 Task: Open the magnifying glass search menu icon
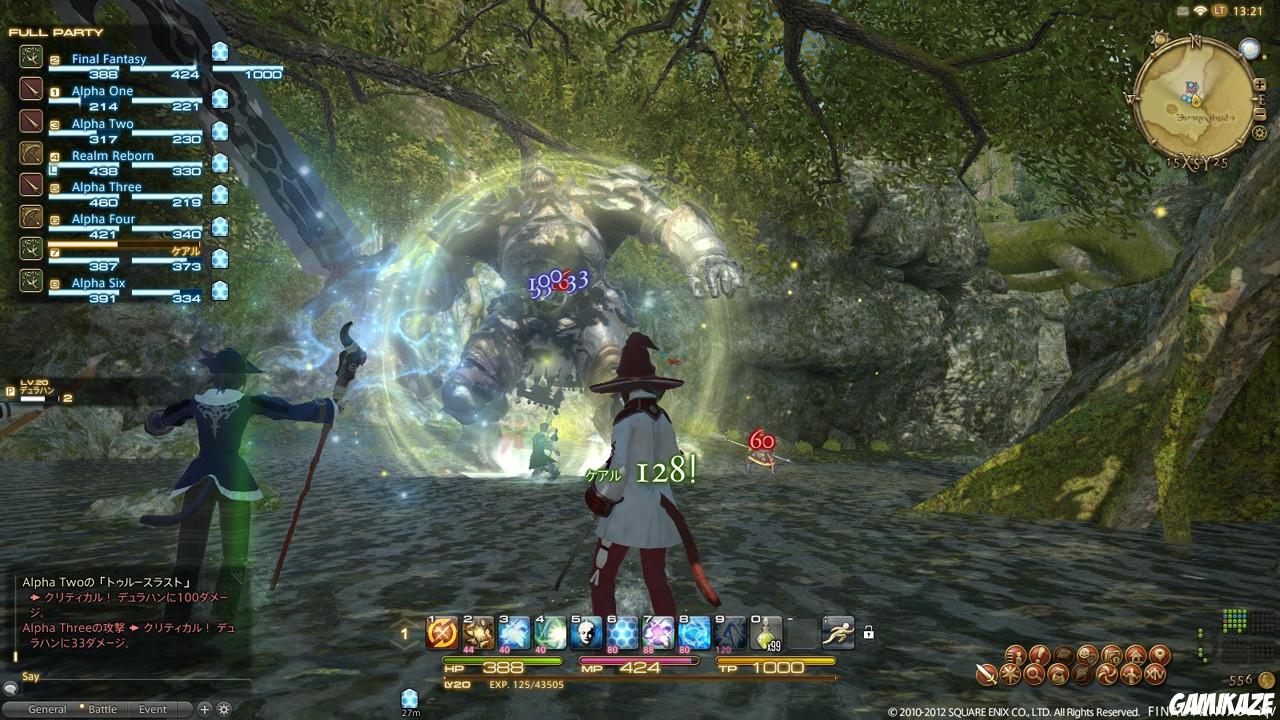(1033, 673)
